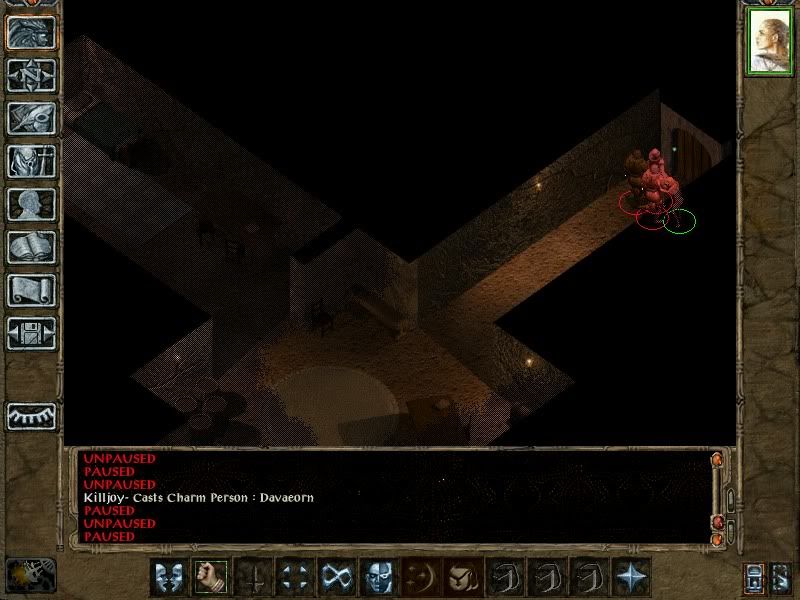Open the four-pointed star special abilities button

coord(631,577)
